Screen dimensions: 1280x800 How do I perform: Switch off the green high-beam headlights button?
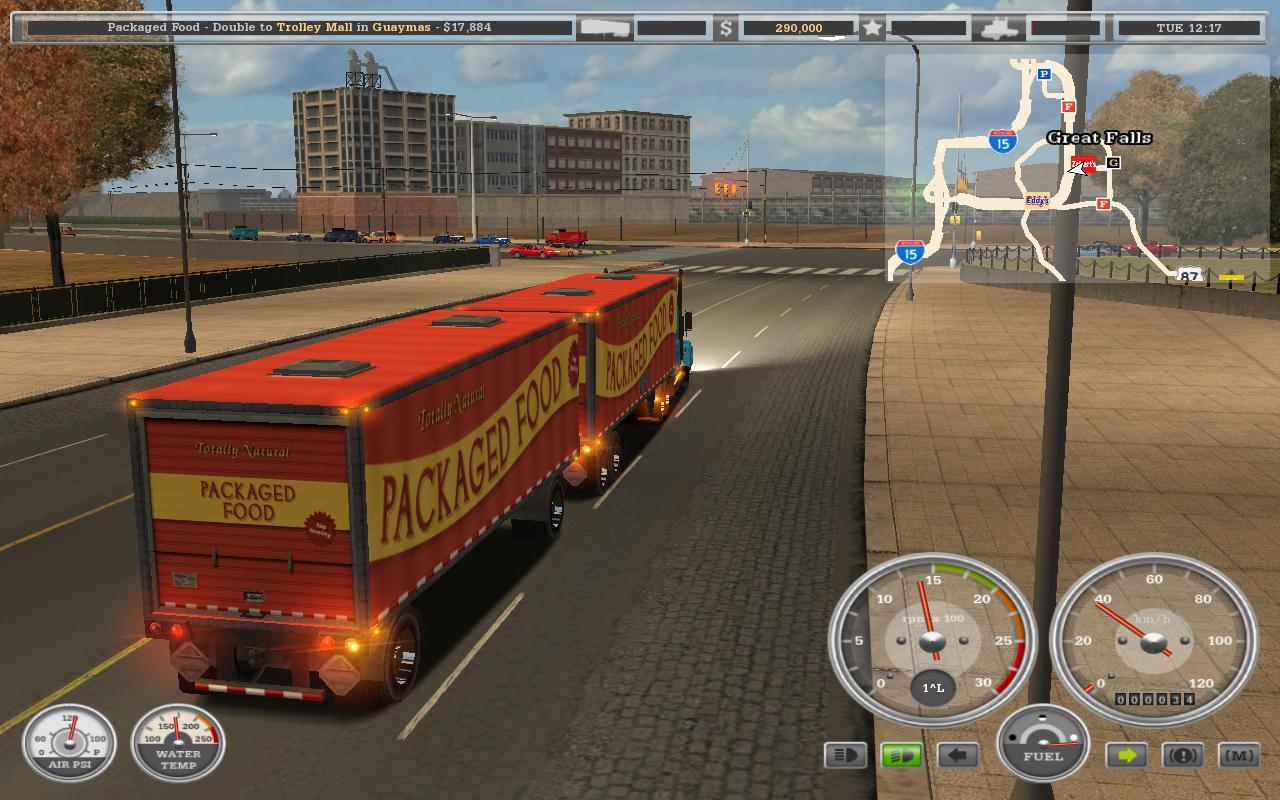[x=901, y=755]
